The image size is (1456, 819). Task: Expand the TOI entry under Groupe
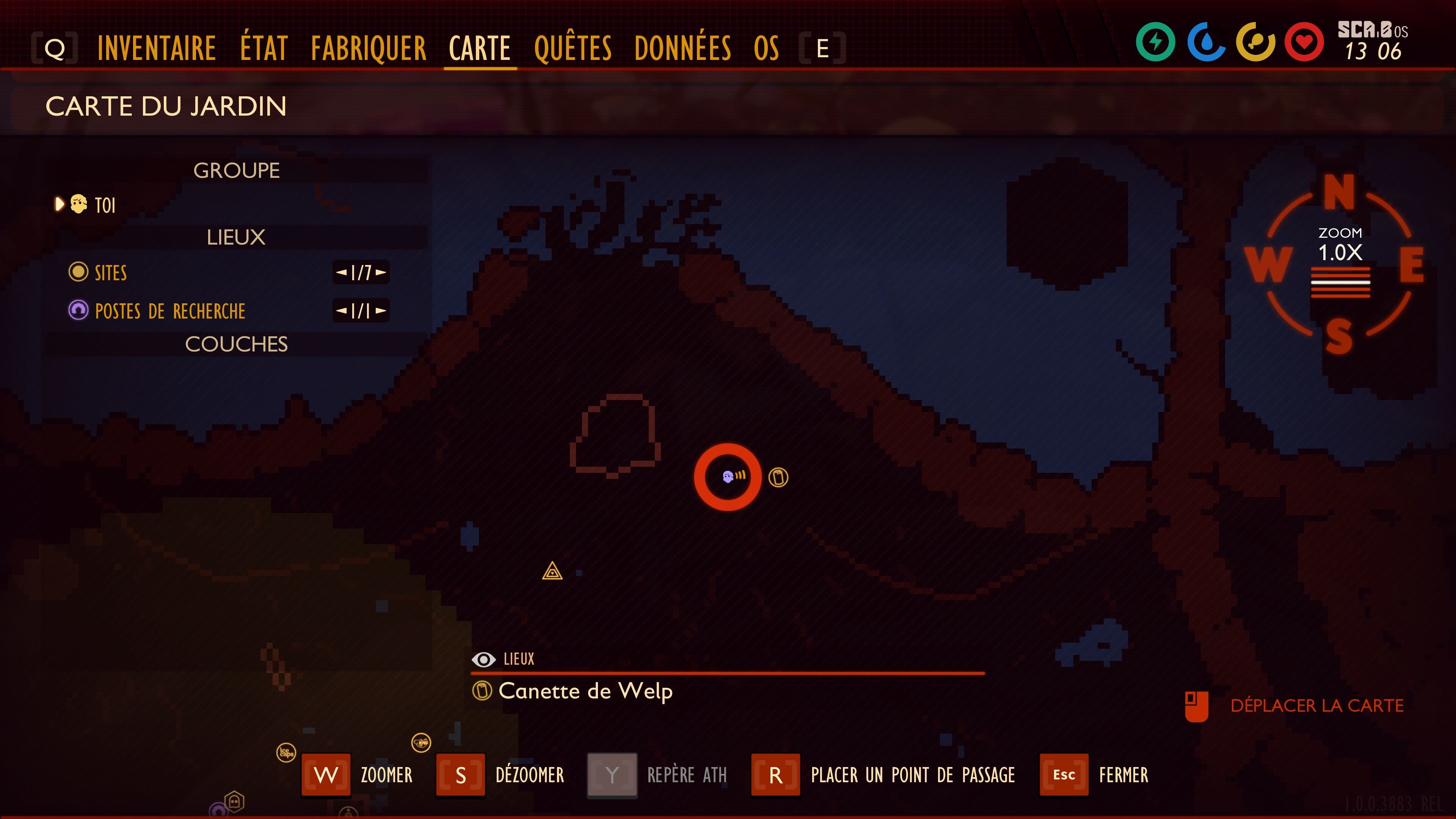click(60, 205)
